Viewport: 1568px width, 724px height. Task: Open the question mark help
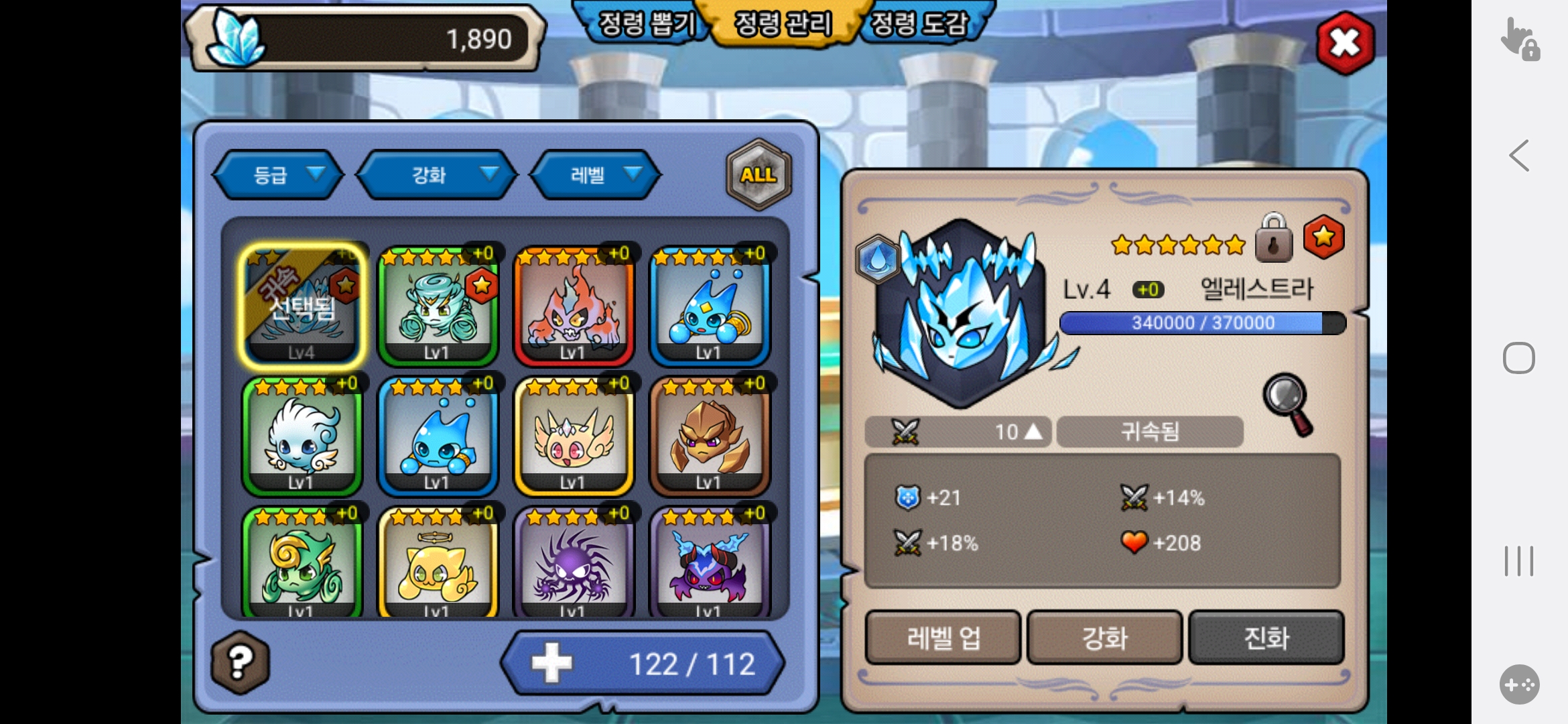point(240,662)
